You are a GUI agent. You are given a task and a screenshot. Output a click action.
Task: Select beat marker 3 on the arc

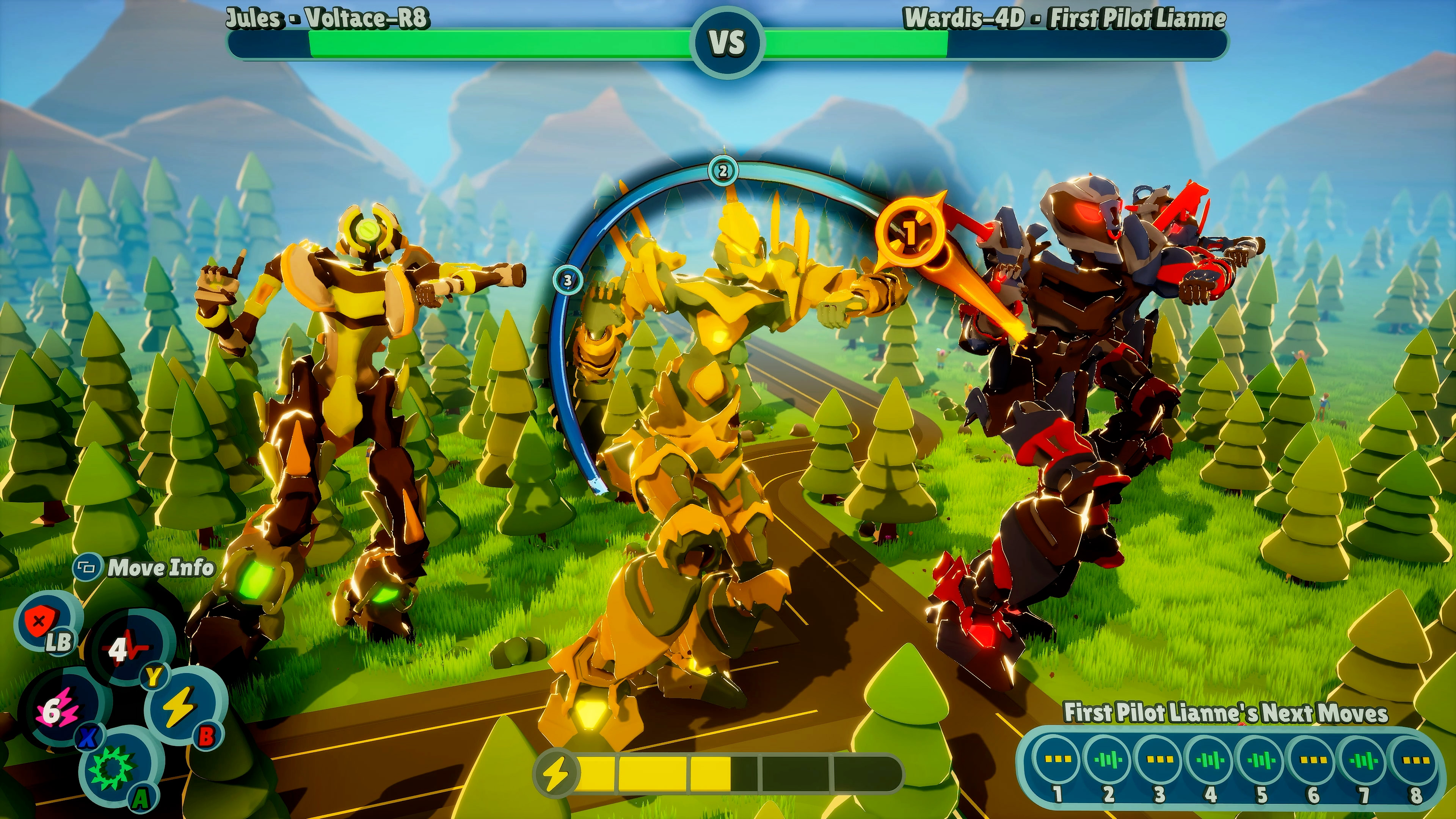(568, 280)
